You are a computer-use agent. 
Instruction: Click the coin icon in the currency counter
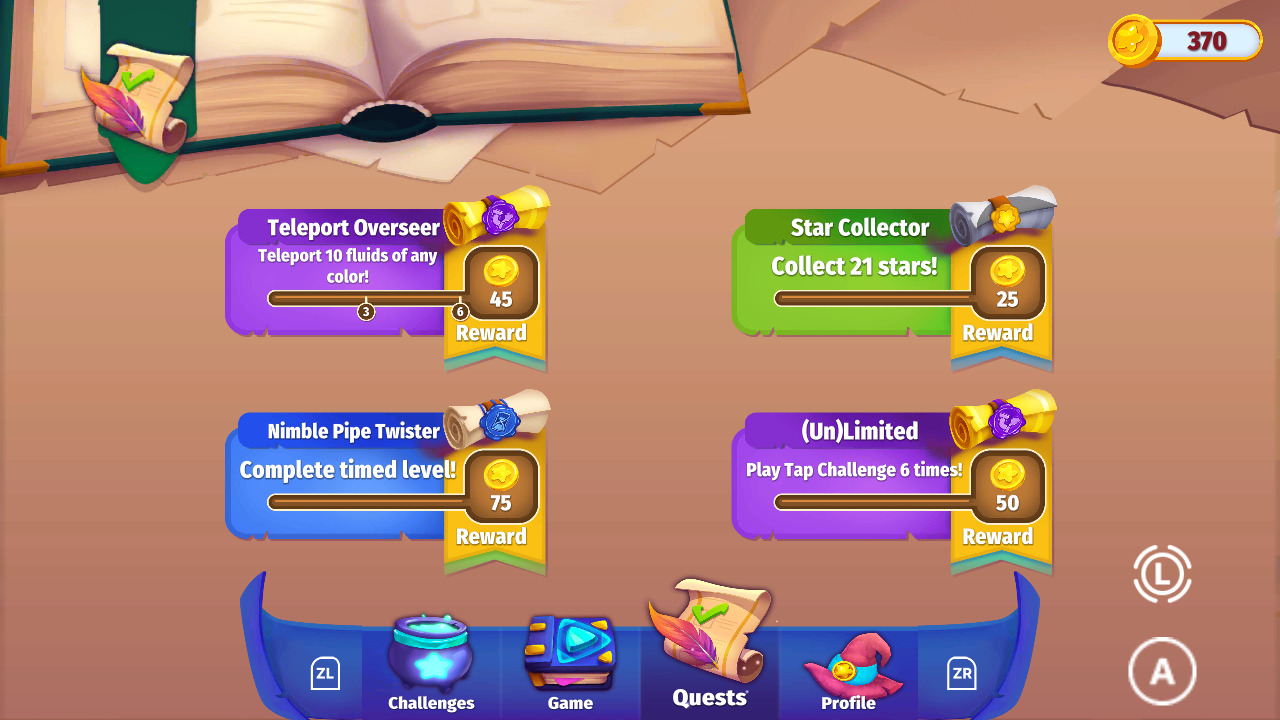coord(1134,42)
